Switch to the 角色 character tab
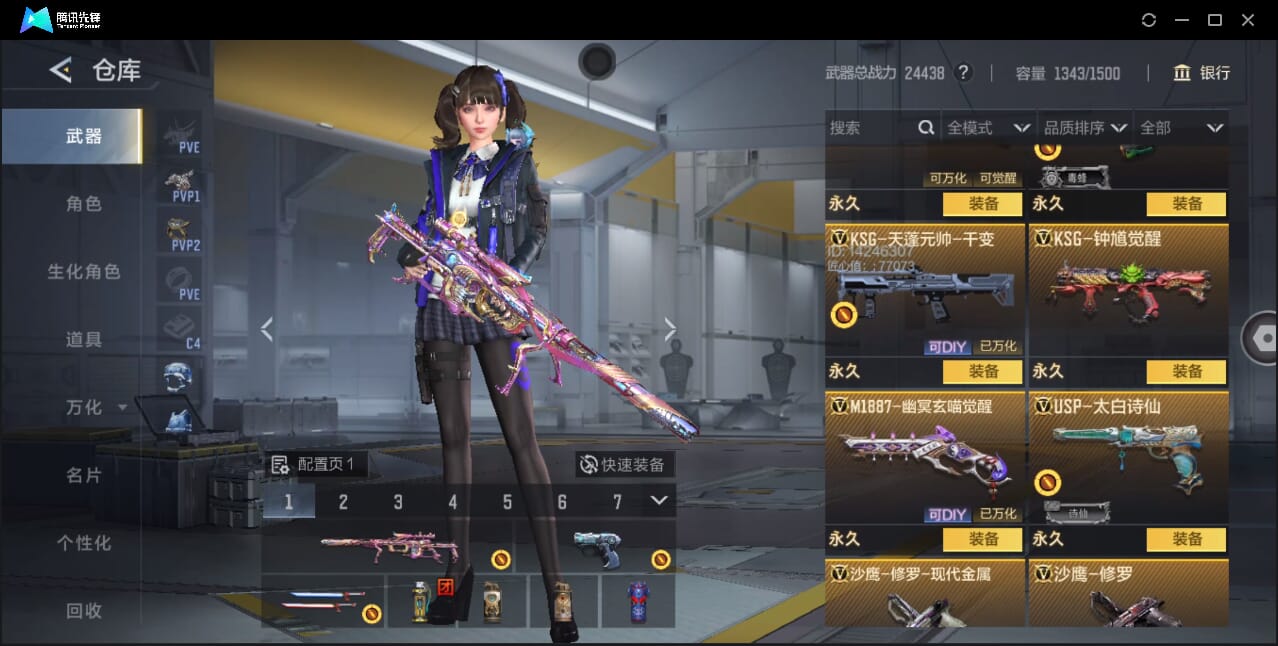The width and height of the screenshot is (1278, 646). point(84,204)
